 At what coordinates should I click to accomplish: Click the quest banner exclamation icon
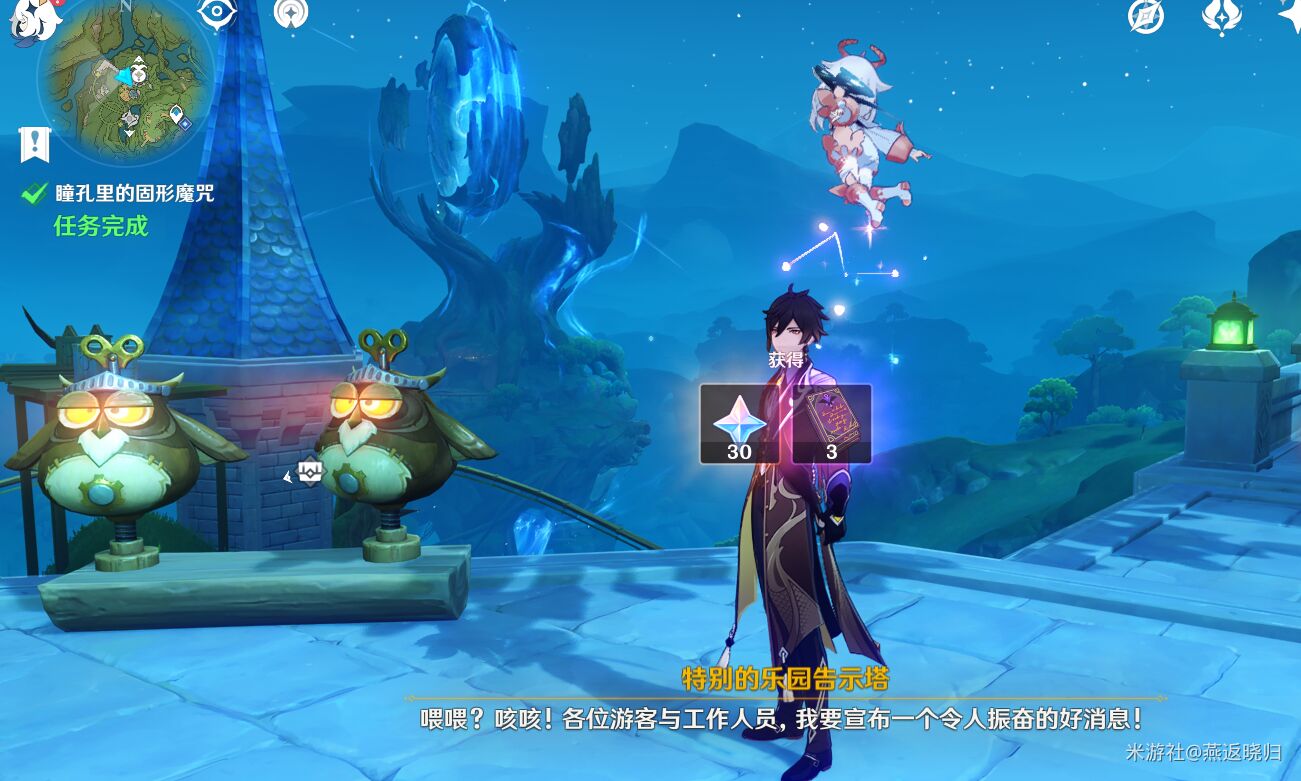click(35, 144)
